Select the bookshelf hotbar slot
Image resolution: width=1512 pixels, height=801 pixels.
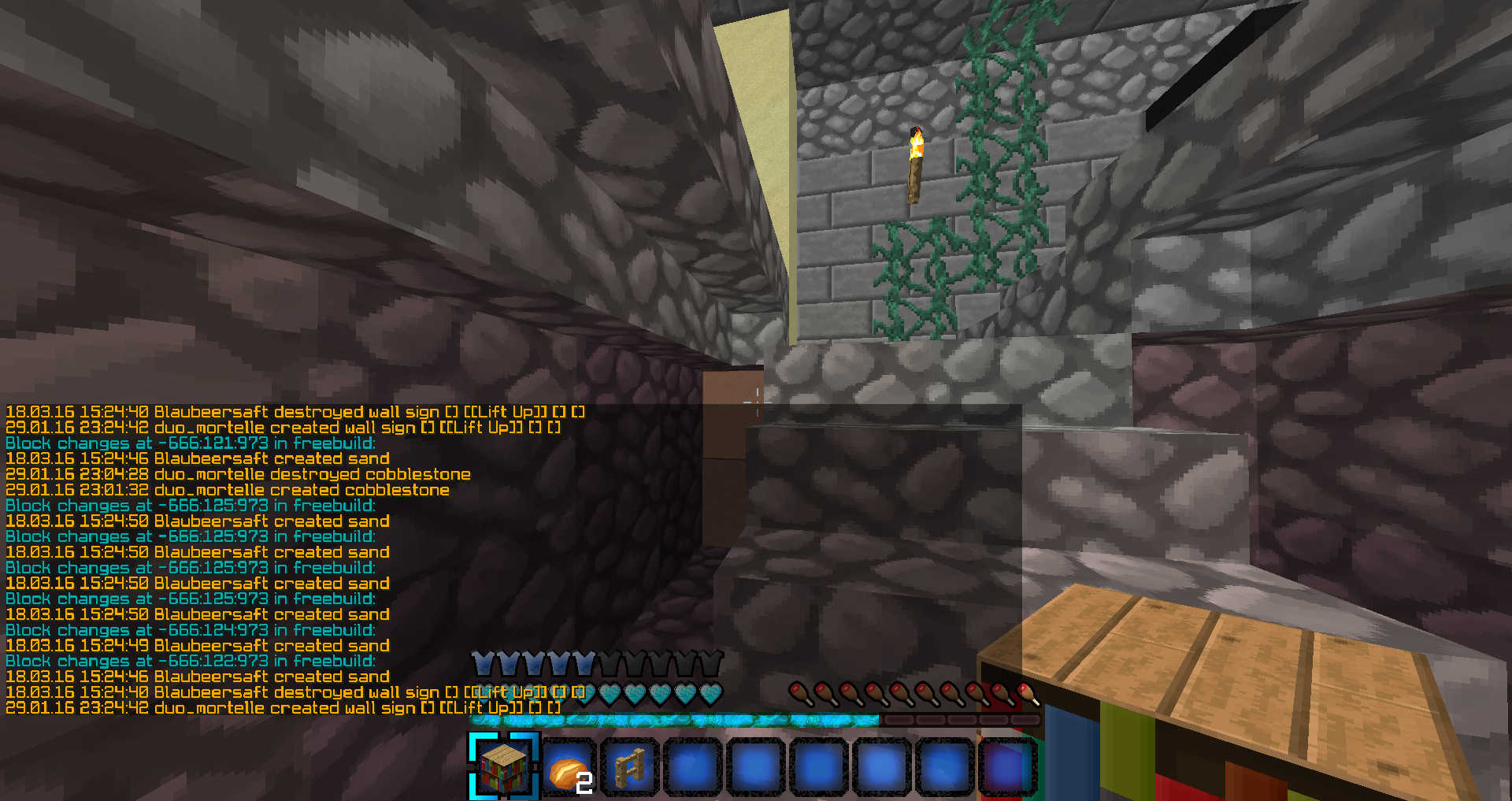(x=504, y=766)
